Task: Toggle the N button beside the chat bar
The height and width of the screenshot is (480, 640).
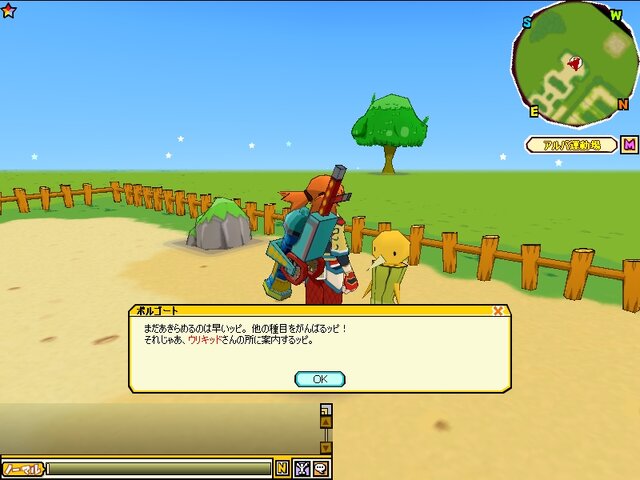Action: tap(282, 468)
